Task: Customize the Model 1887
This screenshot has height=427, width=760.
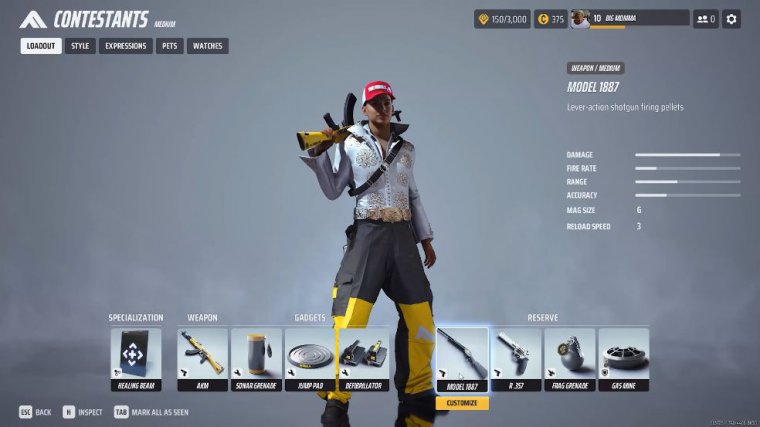Action: pos(462,403)
